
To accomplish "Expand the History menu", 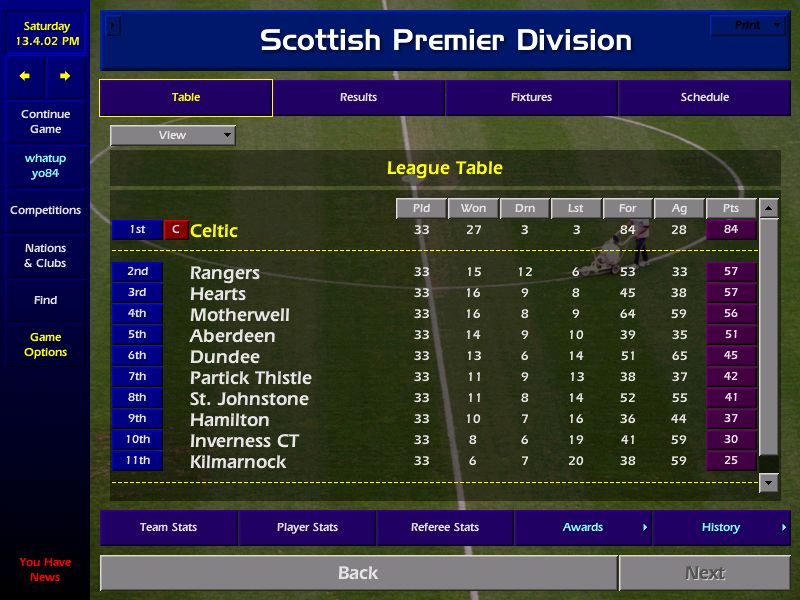I will [x=721, y=528].
